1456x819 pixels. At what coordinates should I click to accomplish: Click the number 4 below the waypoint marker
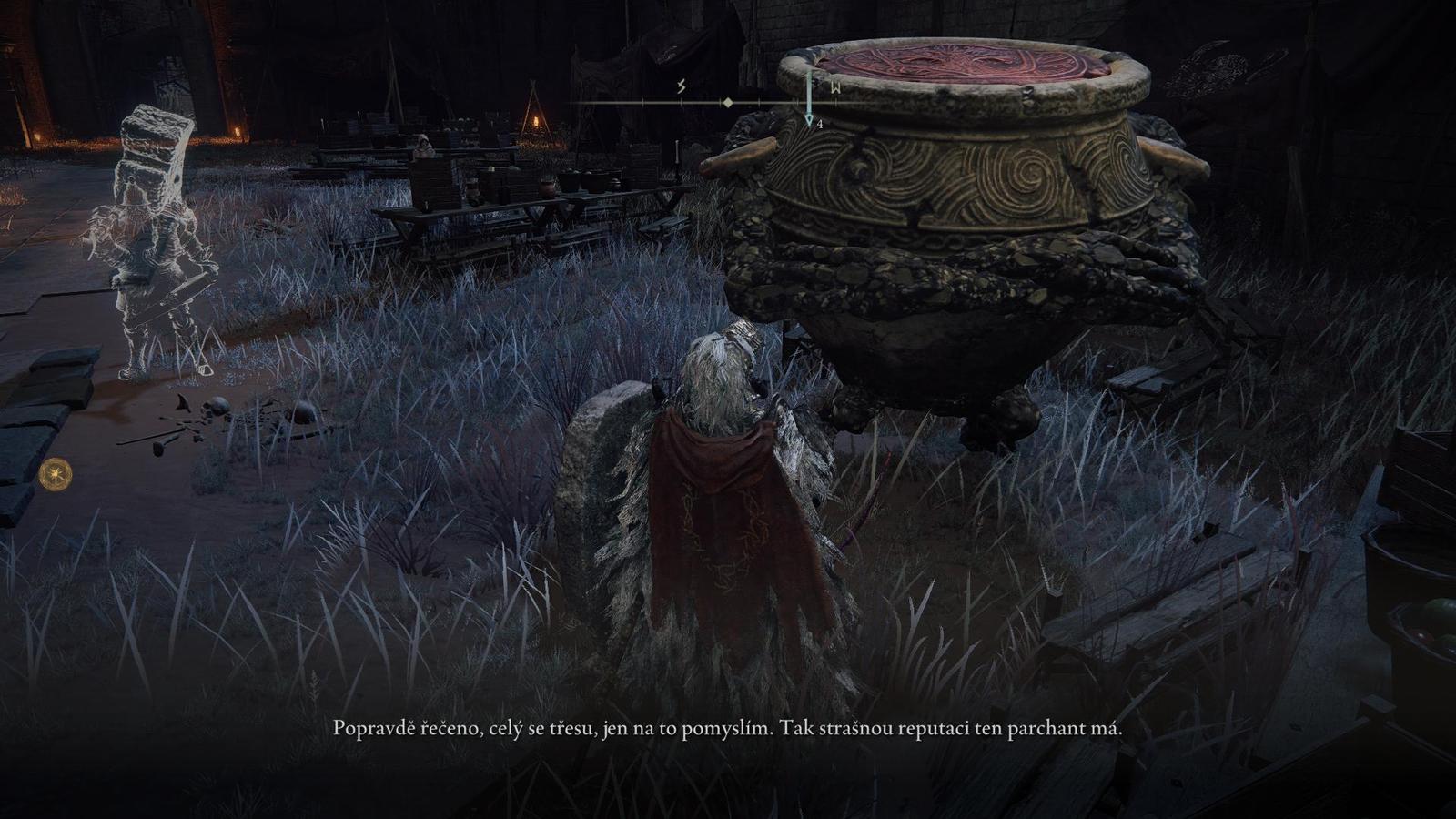[820, 123]
